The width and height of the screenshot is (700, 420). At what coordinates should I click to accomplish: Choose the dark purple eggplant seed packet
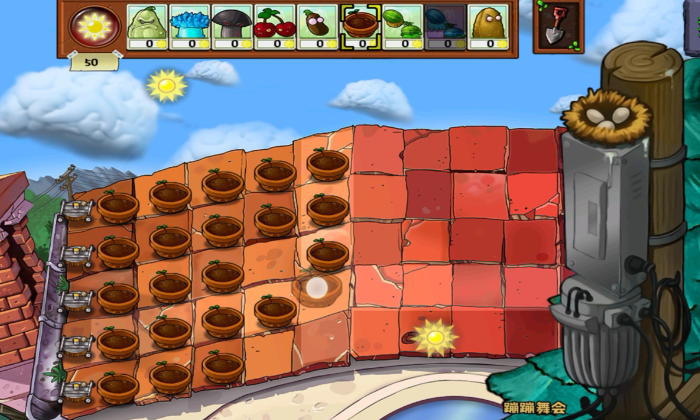[318, 26]
